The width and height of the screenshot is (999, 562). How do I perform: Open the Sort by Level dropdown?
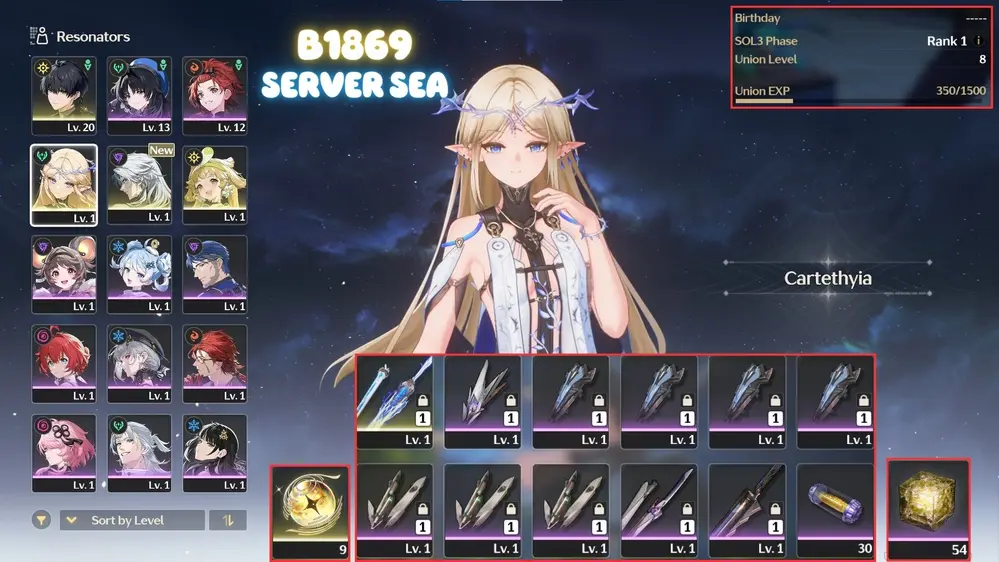(132, 520)
